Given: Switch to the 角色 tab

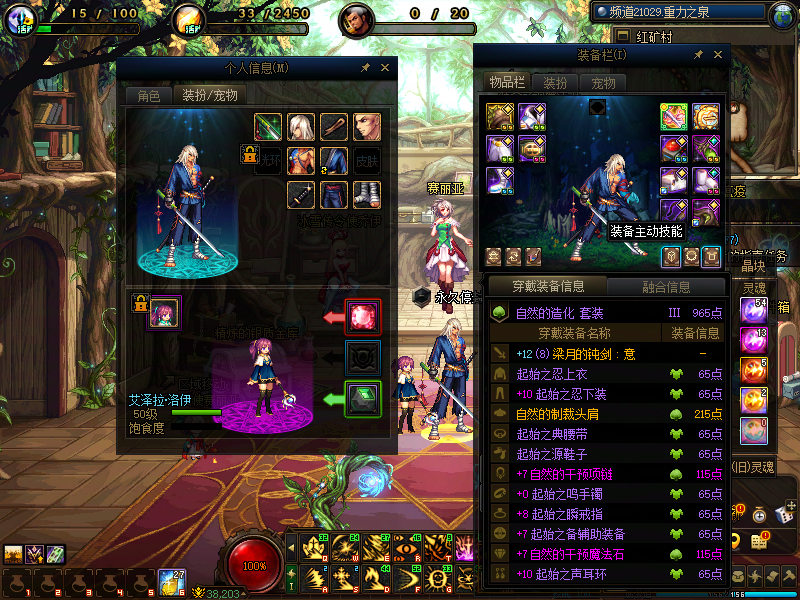Looking at the screenshot, I should coord(148,96).
